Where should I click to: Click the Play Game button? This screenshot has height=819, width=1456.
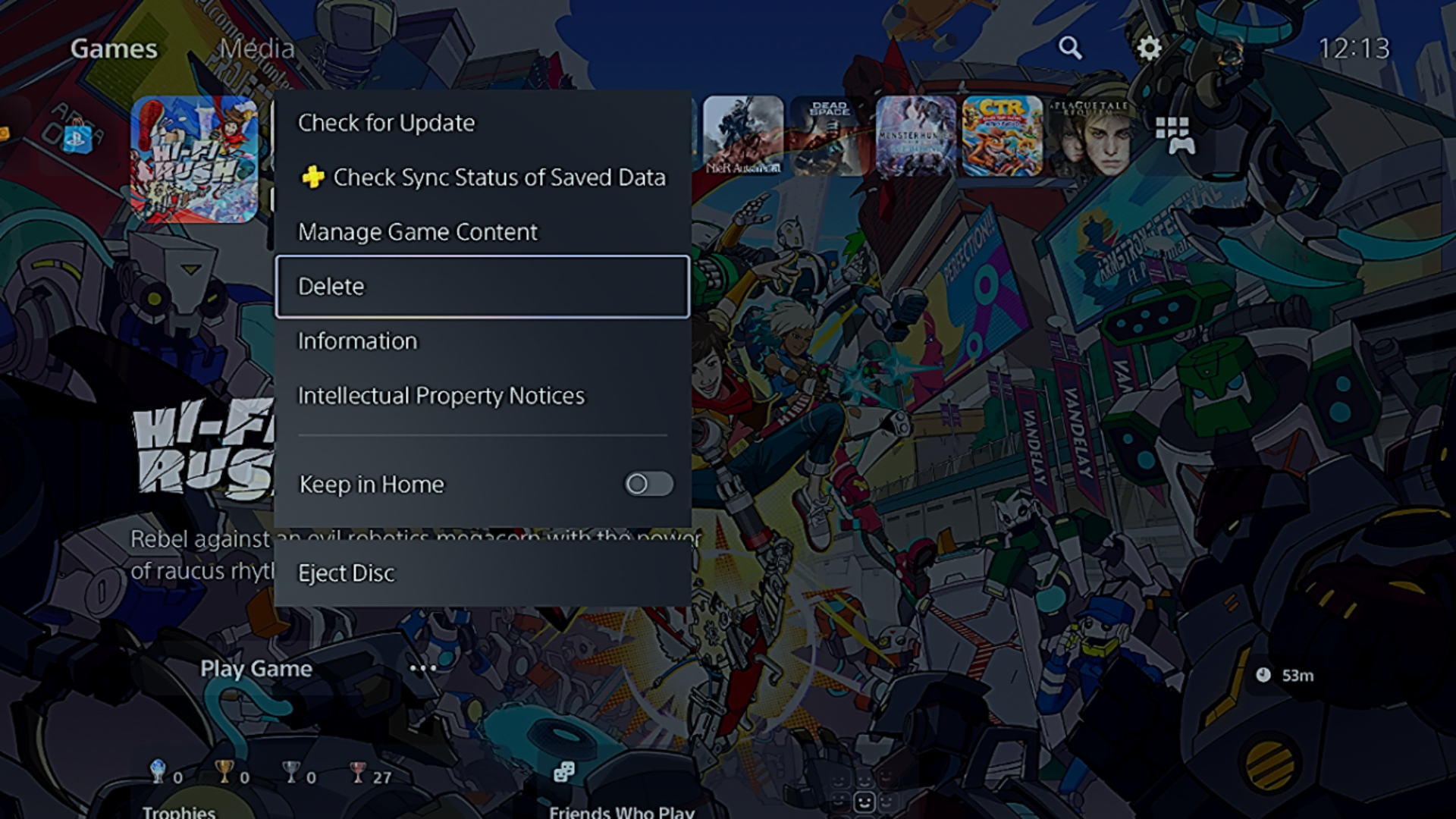(256, 668)
